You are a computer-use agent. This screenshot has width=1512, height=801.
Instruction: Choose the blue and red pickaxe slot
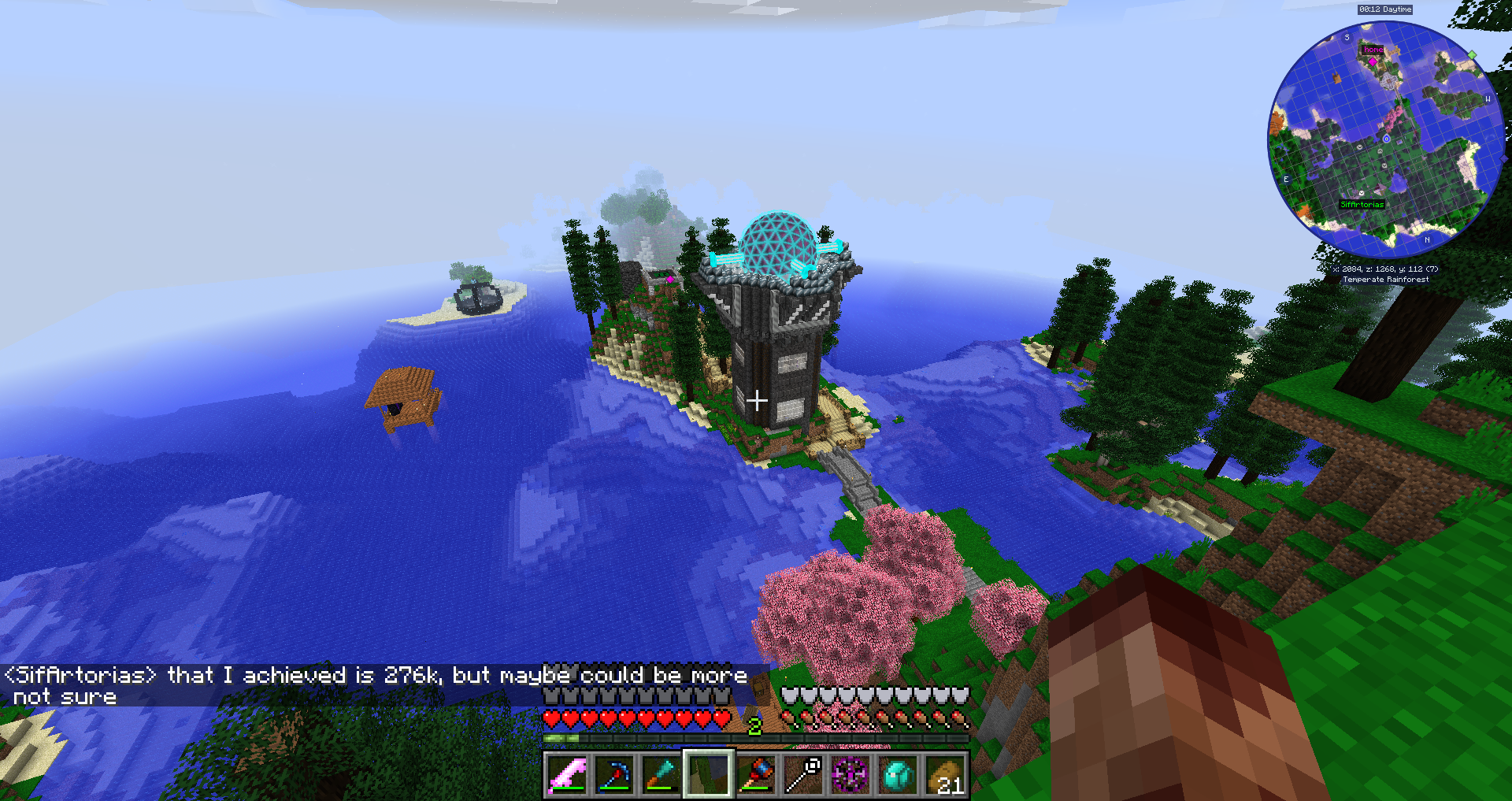tap(614, 775)
